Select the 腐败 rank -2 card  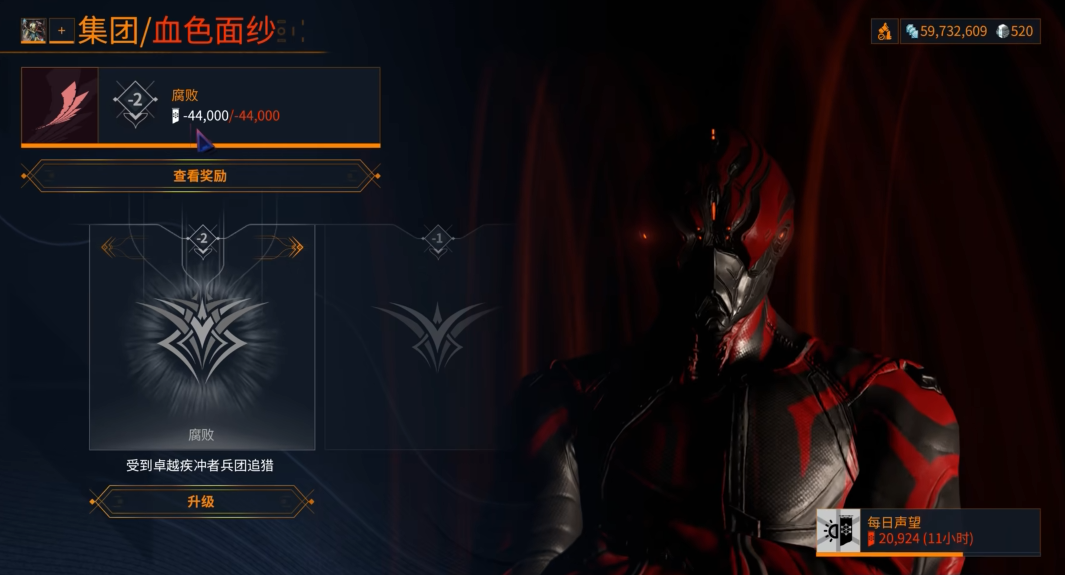pos(202,338)
